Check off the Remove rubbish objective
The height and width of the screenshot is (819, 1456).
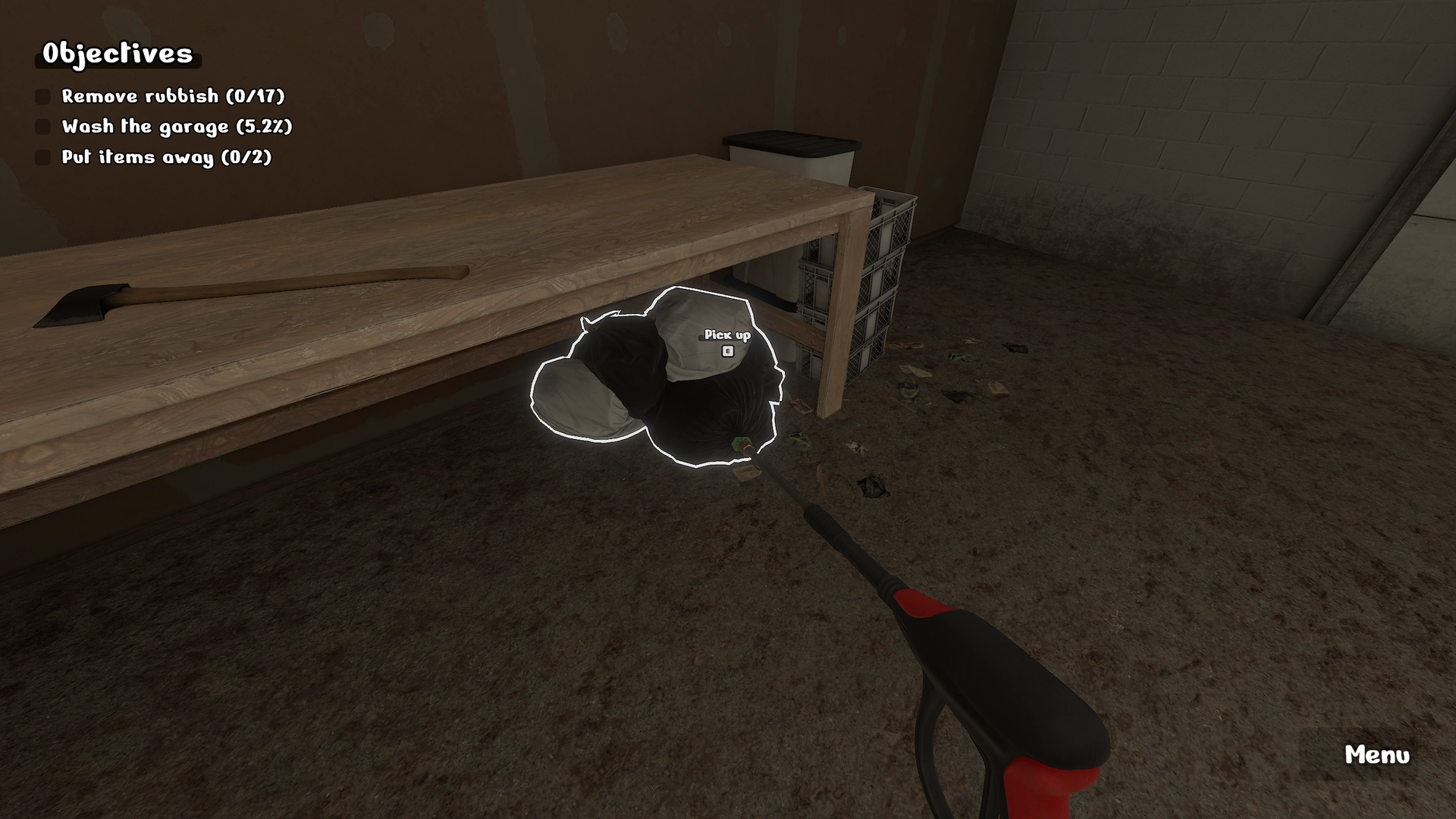(x=42, y=96)
